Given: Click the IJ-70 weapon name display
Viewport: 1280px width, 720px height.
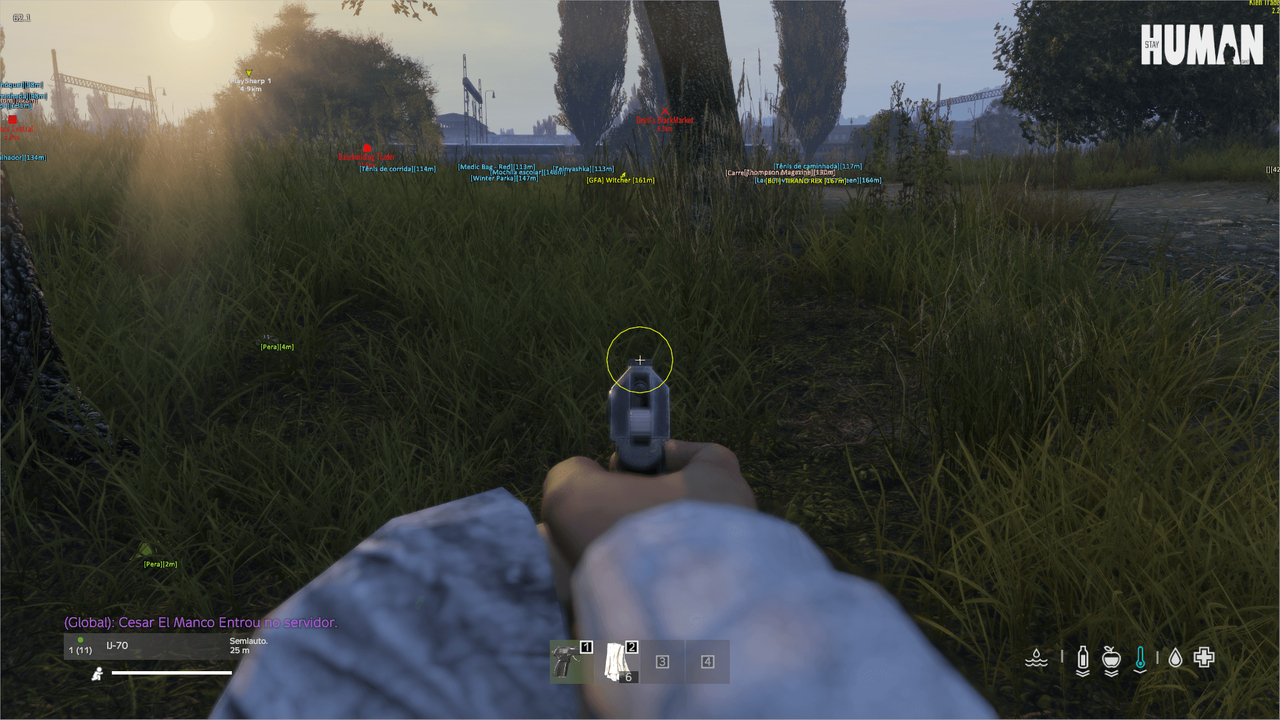Looking at the screenshot, I should pos(117,645).
